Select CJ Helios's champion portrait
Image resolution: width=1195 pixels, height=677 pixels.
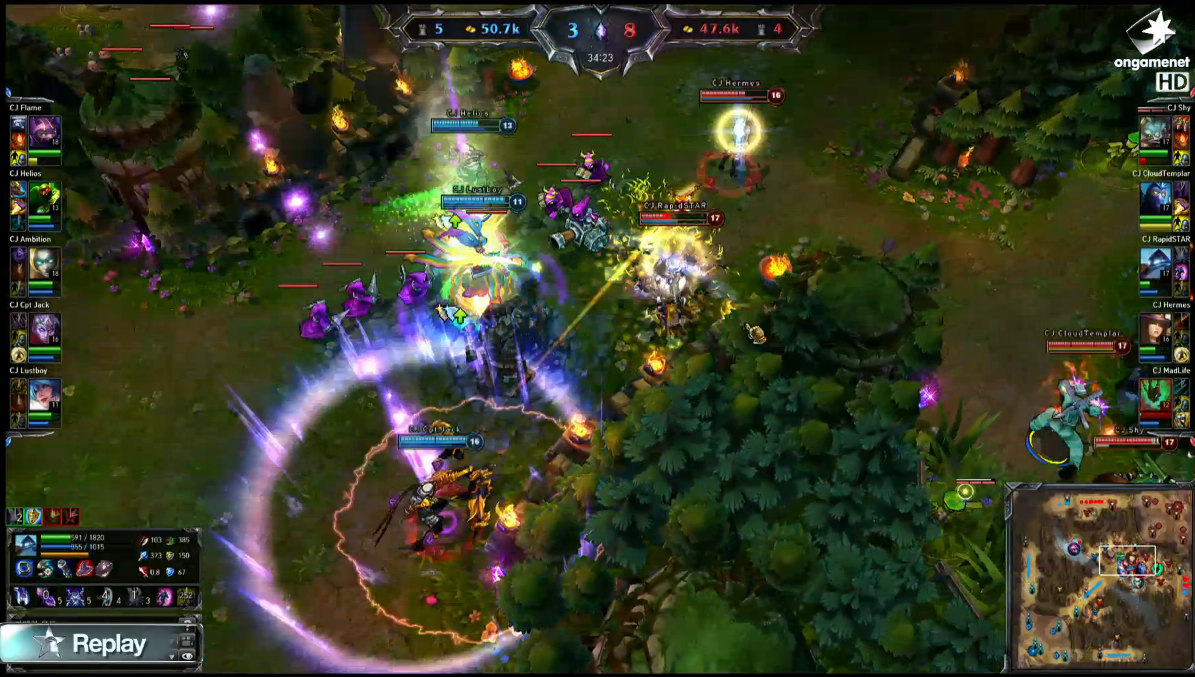45,197
